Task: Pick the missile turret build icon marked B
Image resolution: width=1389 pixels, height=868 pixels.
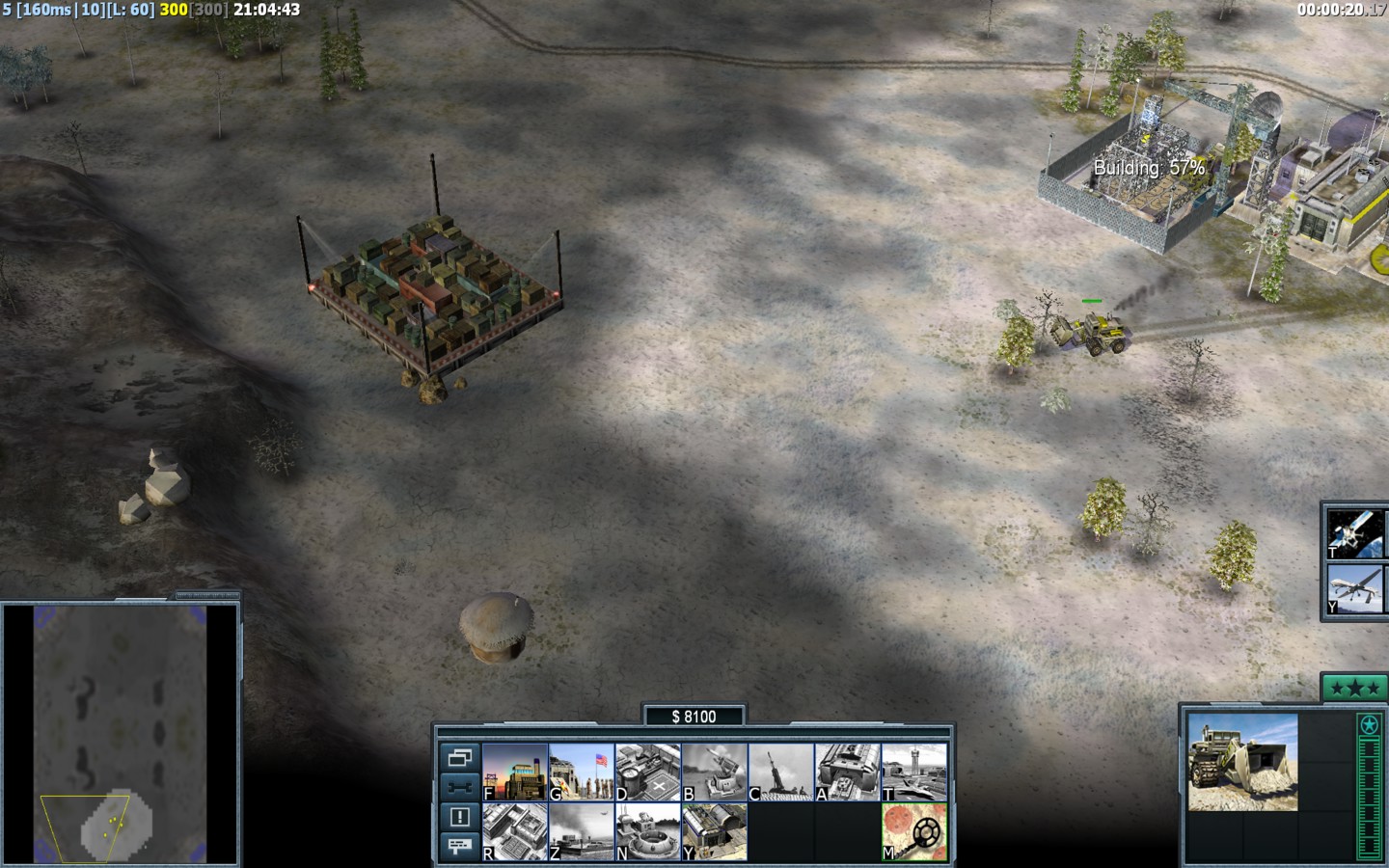Action: point(715,772)
